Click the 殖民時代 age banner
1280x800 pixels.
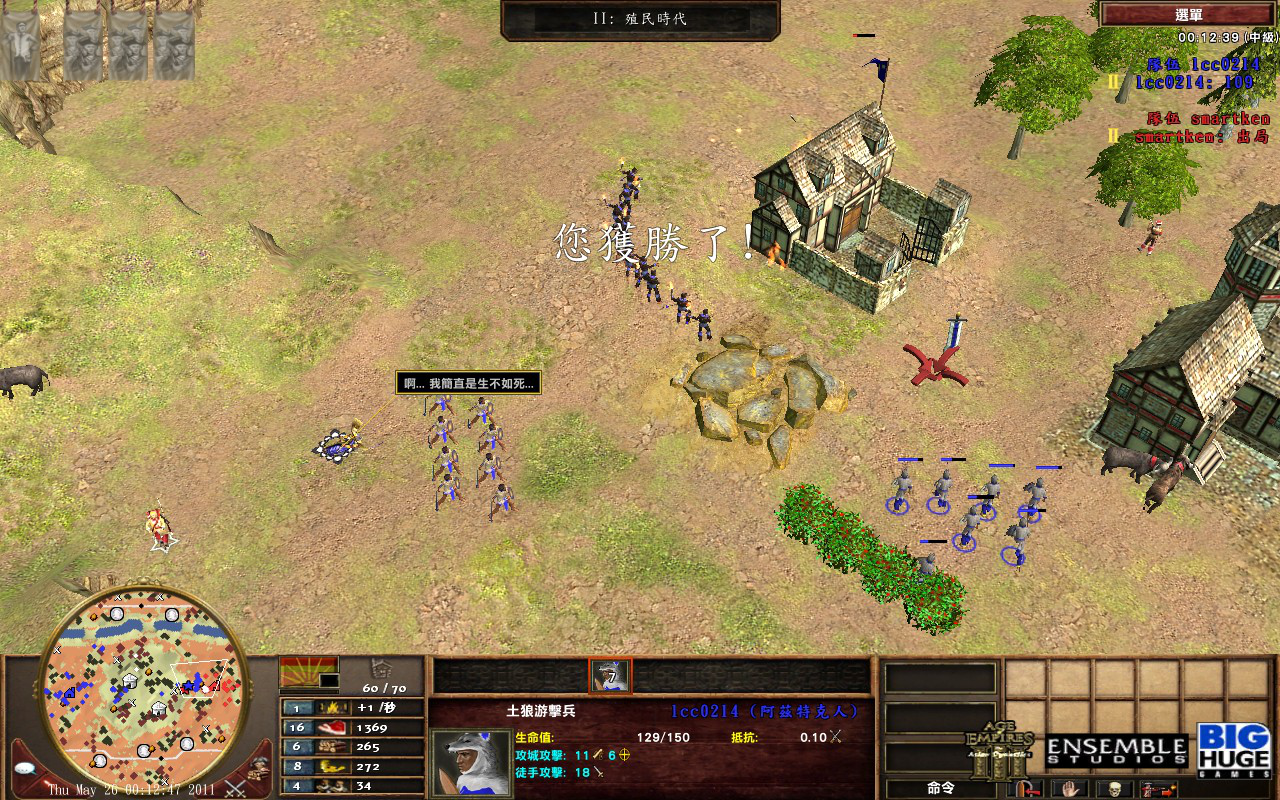[640, 19]
